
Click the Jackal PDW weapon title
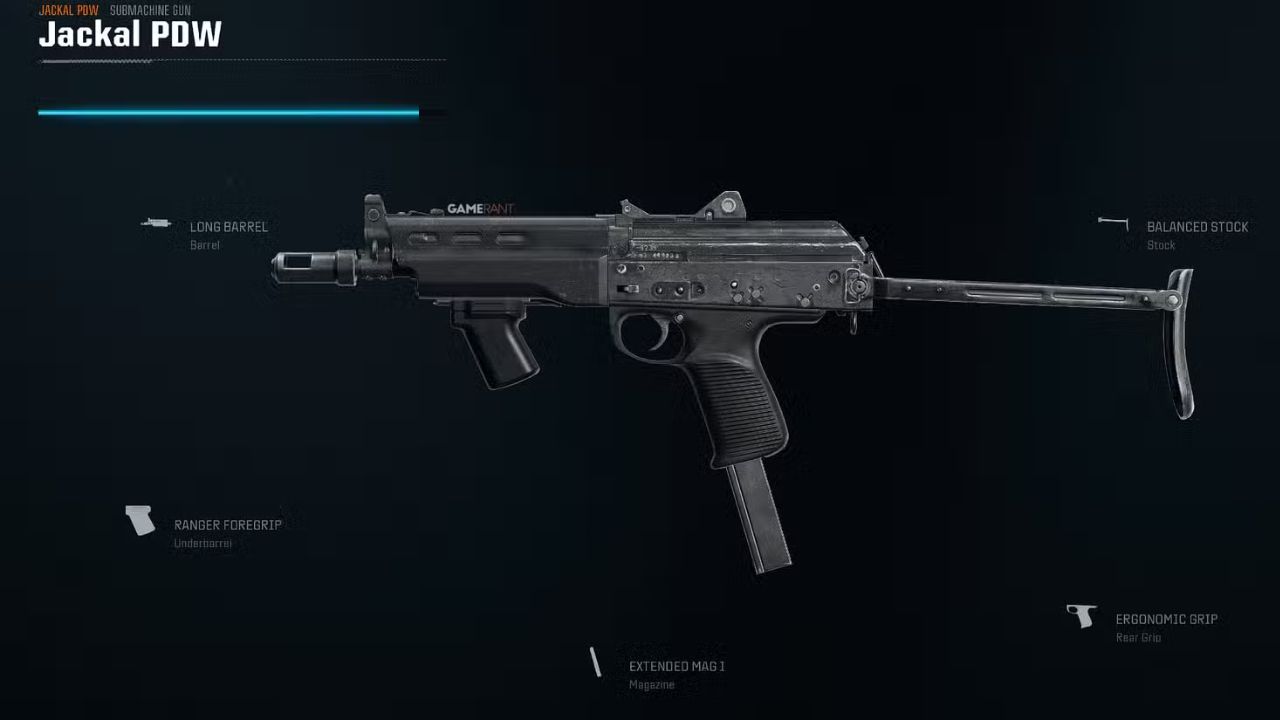(129, 35)
